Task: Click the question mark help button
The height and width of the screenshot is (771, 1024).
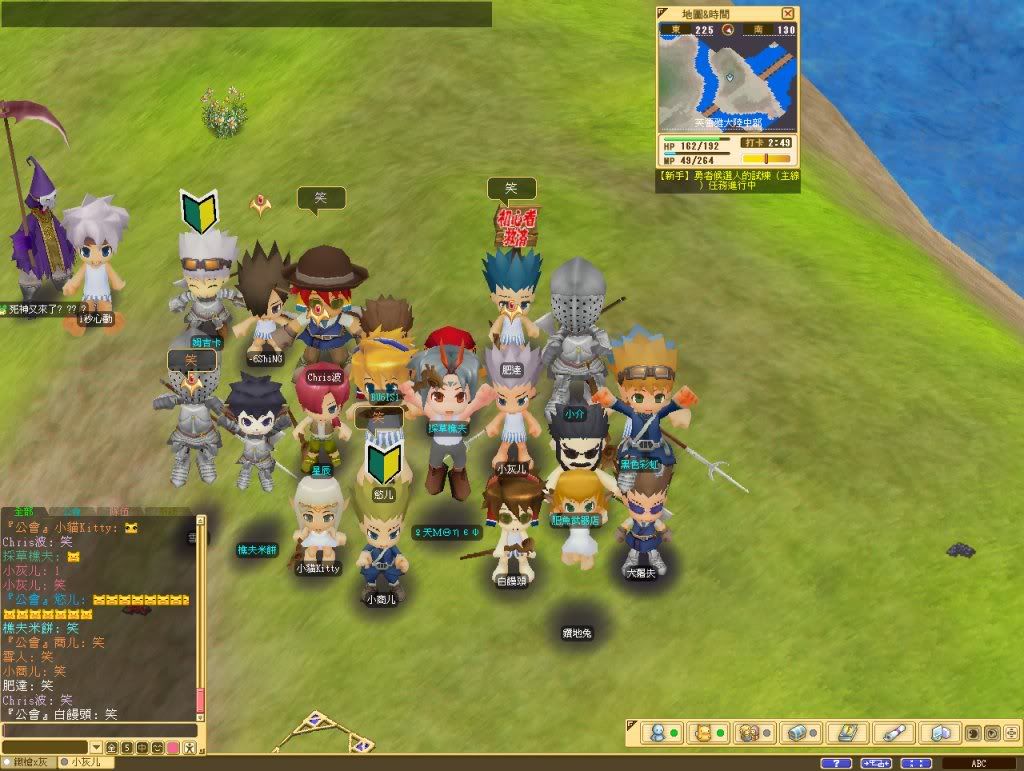Action: coord(836,764)
